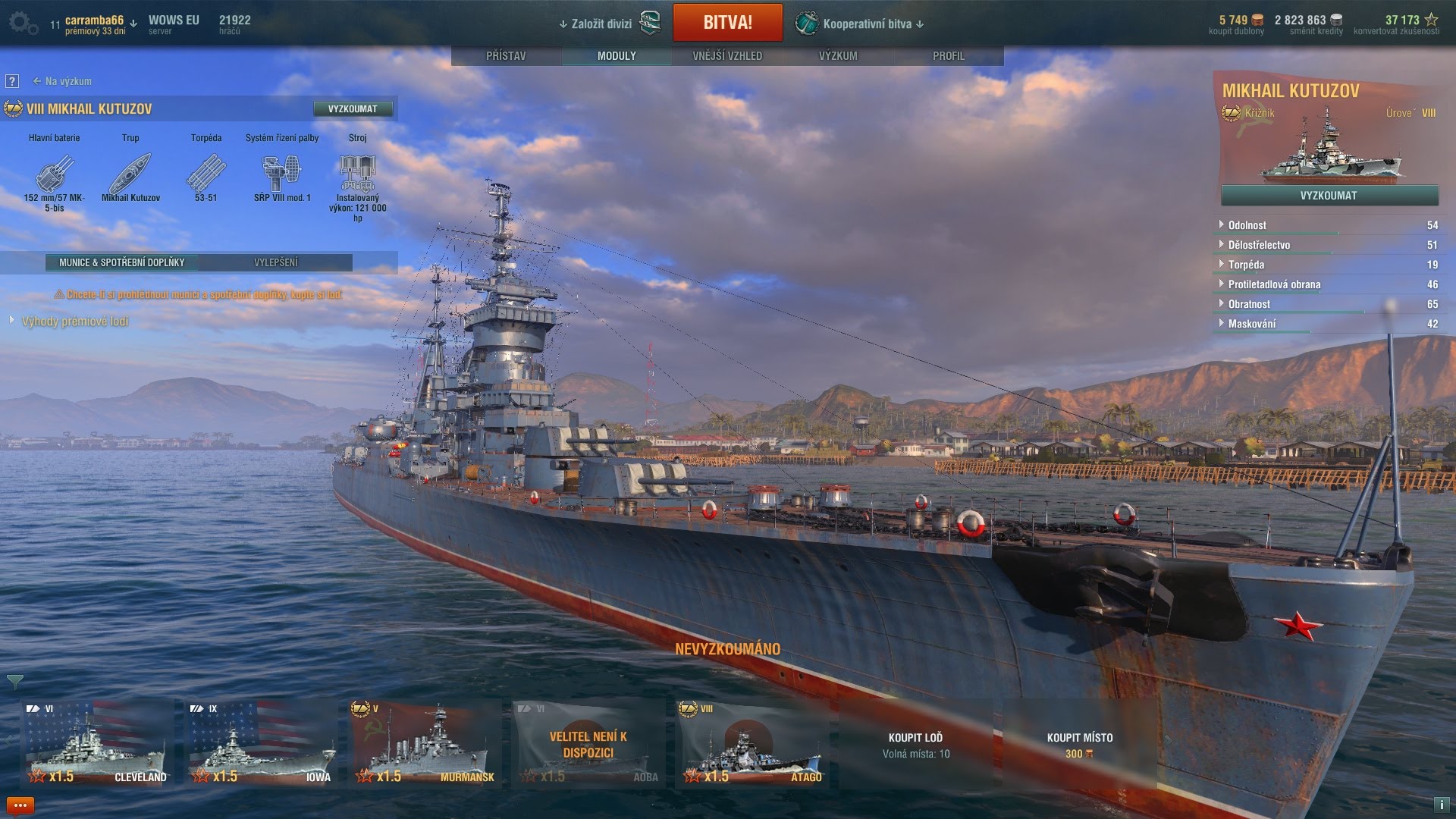Switch to the PŘÍSTAV tab

[506, 56]
